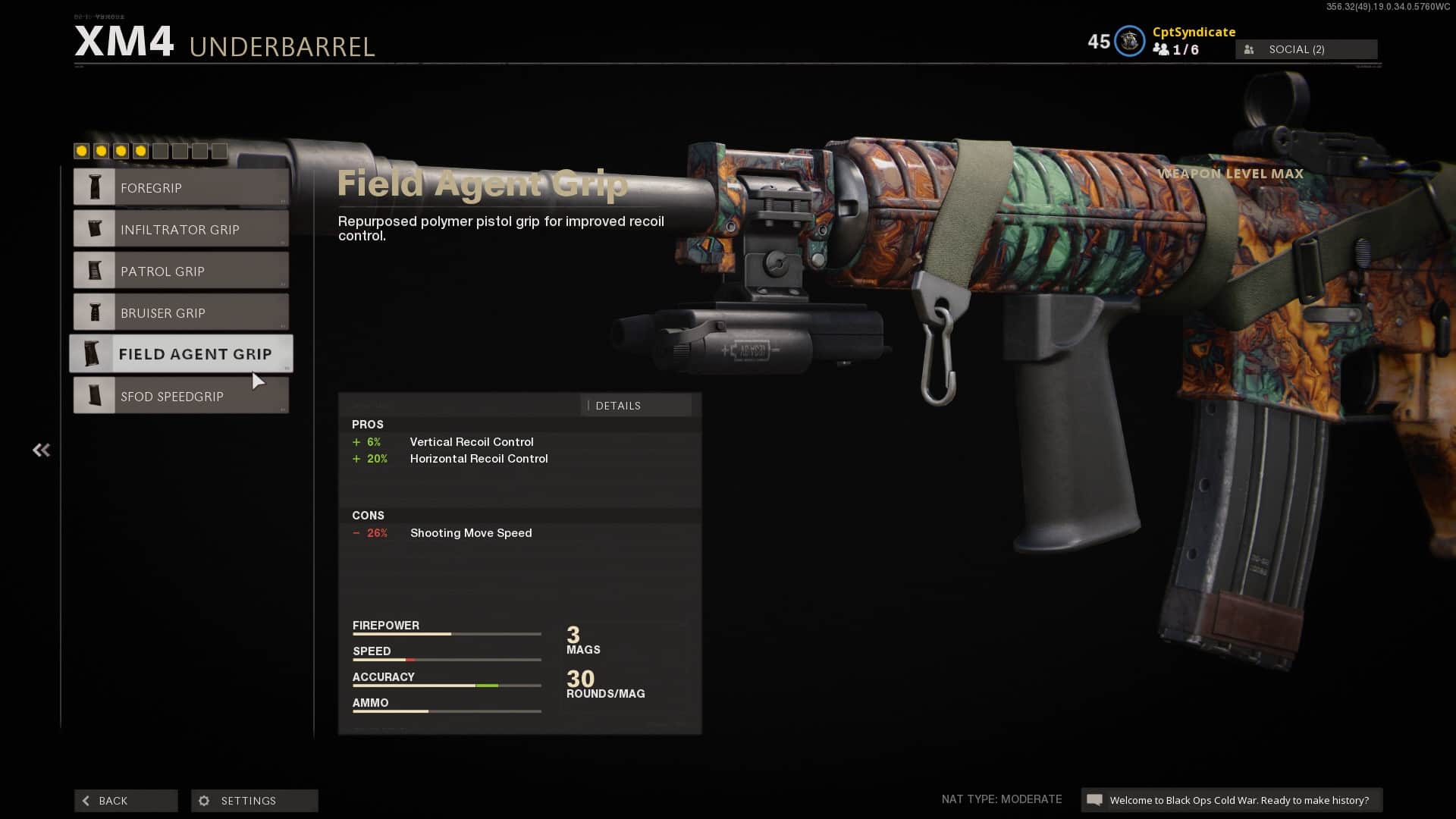Toggle the first yellow attachment slot indicator
Screen dimensions: 1456x819
(x=80, y=151)
